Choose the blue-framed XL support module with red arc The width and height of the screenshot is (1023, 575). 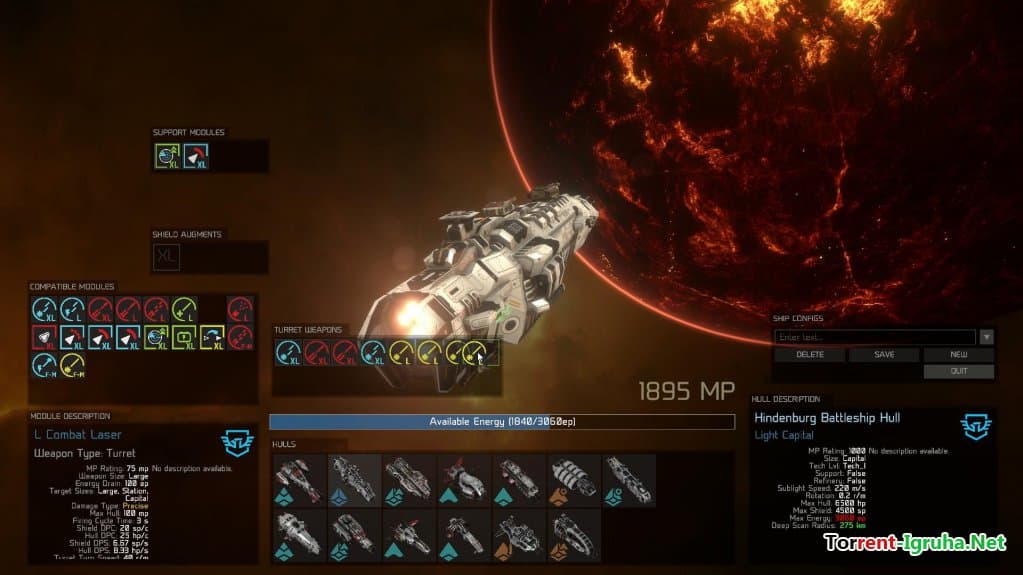point(196,156)
